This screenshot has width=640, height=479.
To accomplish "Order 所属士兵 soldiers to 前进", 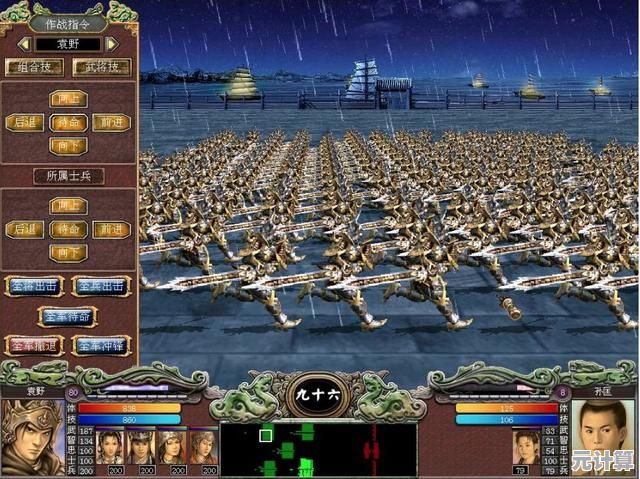I will (x=112, y=229).
